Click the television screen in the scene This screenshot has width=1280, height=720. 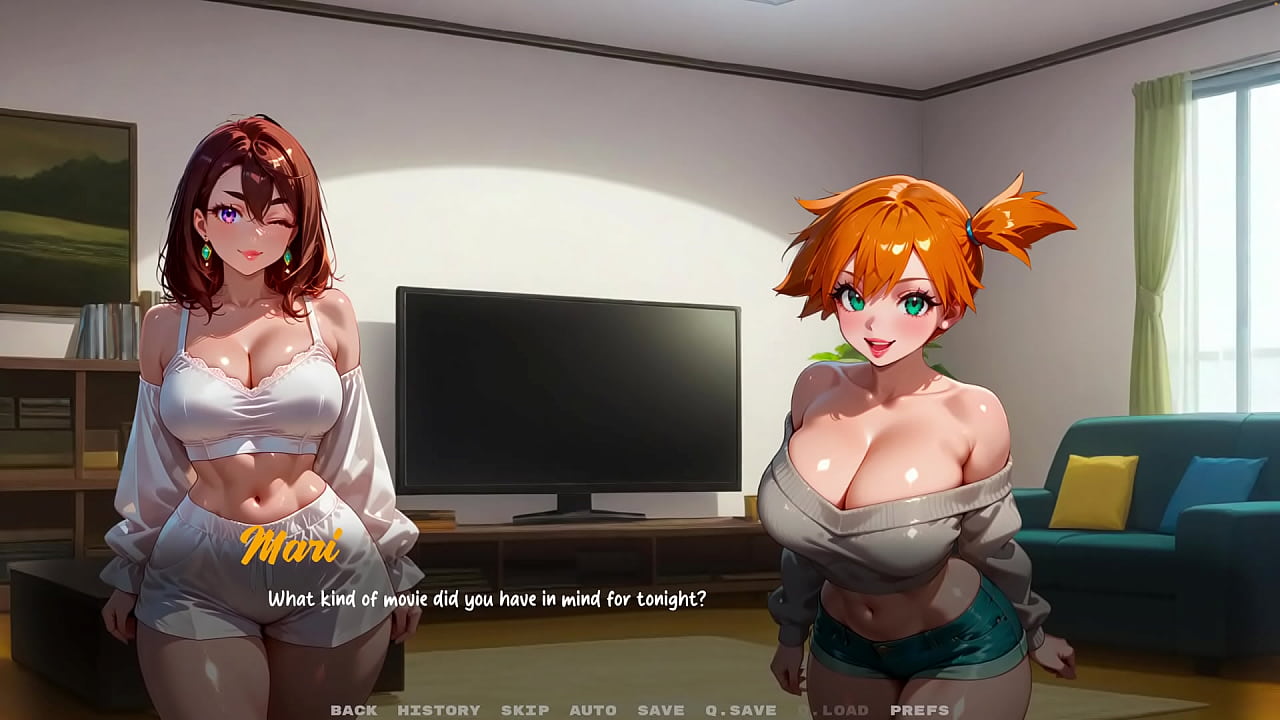[x=570, y=390]
